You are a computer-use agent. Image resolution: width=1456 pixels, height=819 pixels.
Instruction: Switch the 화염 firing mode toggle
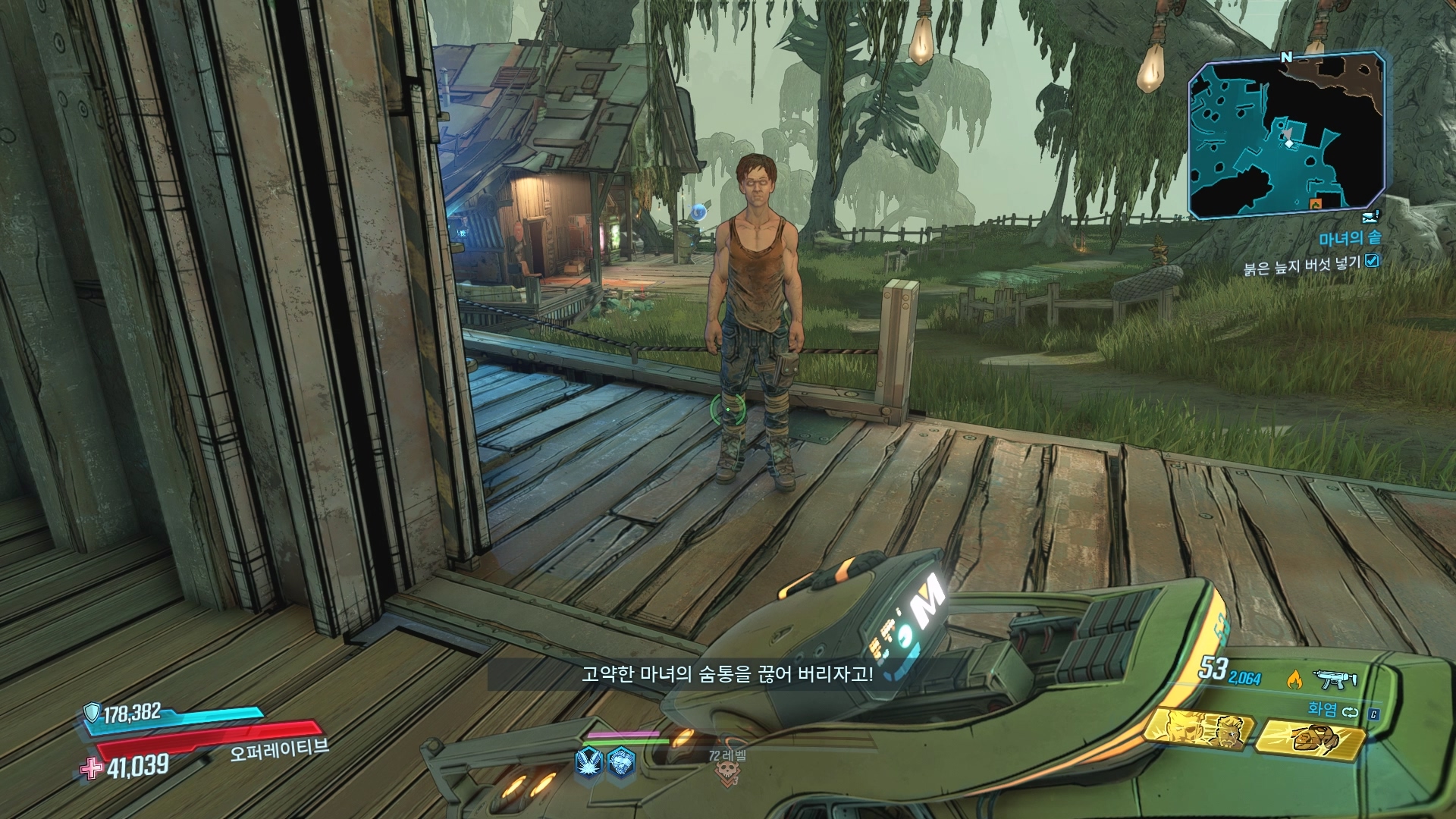(x=1349, y=712)
